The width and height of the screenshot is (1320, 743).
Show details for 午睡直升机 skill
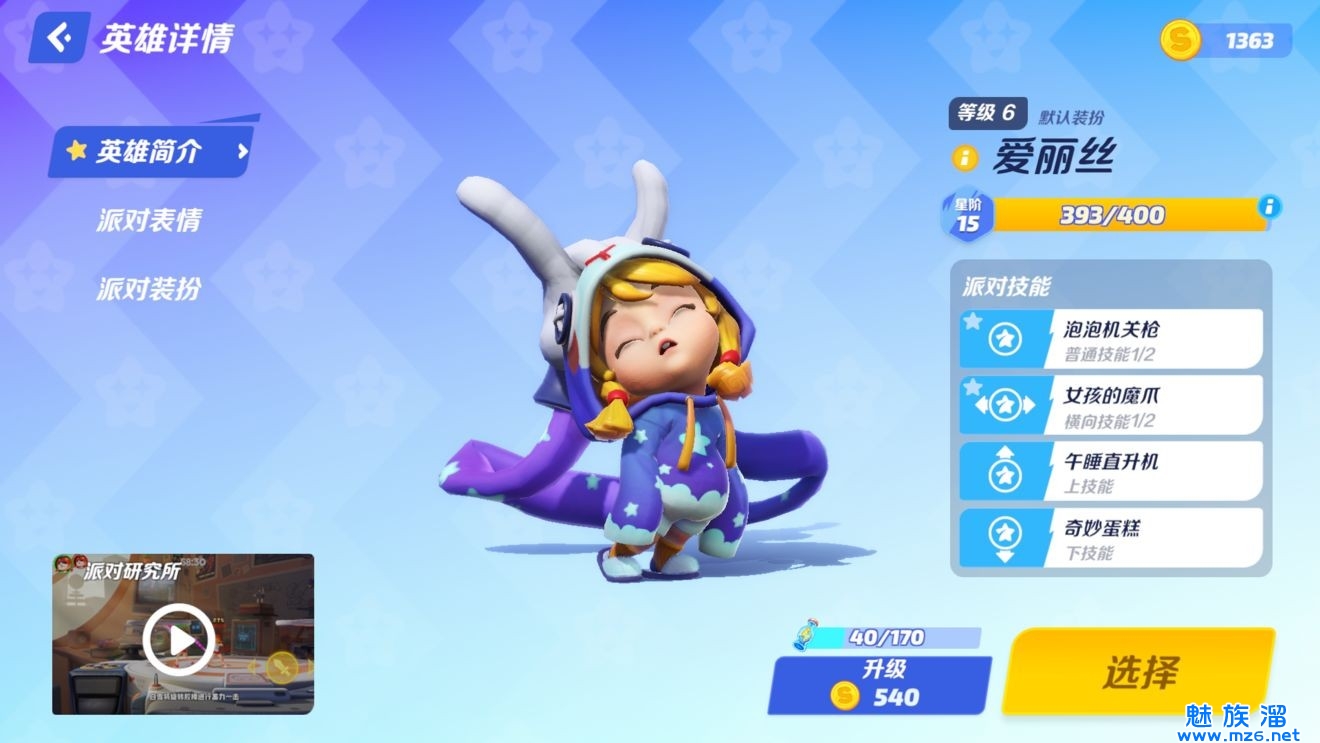[x=1111, y=471]
